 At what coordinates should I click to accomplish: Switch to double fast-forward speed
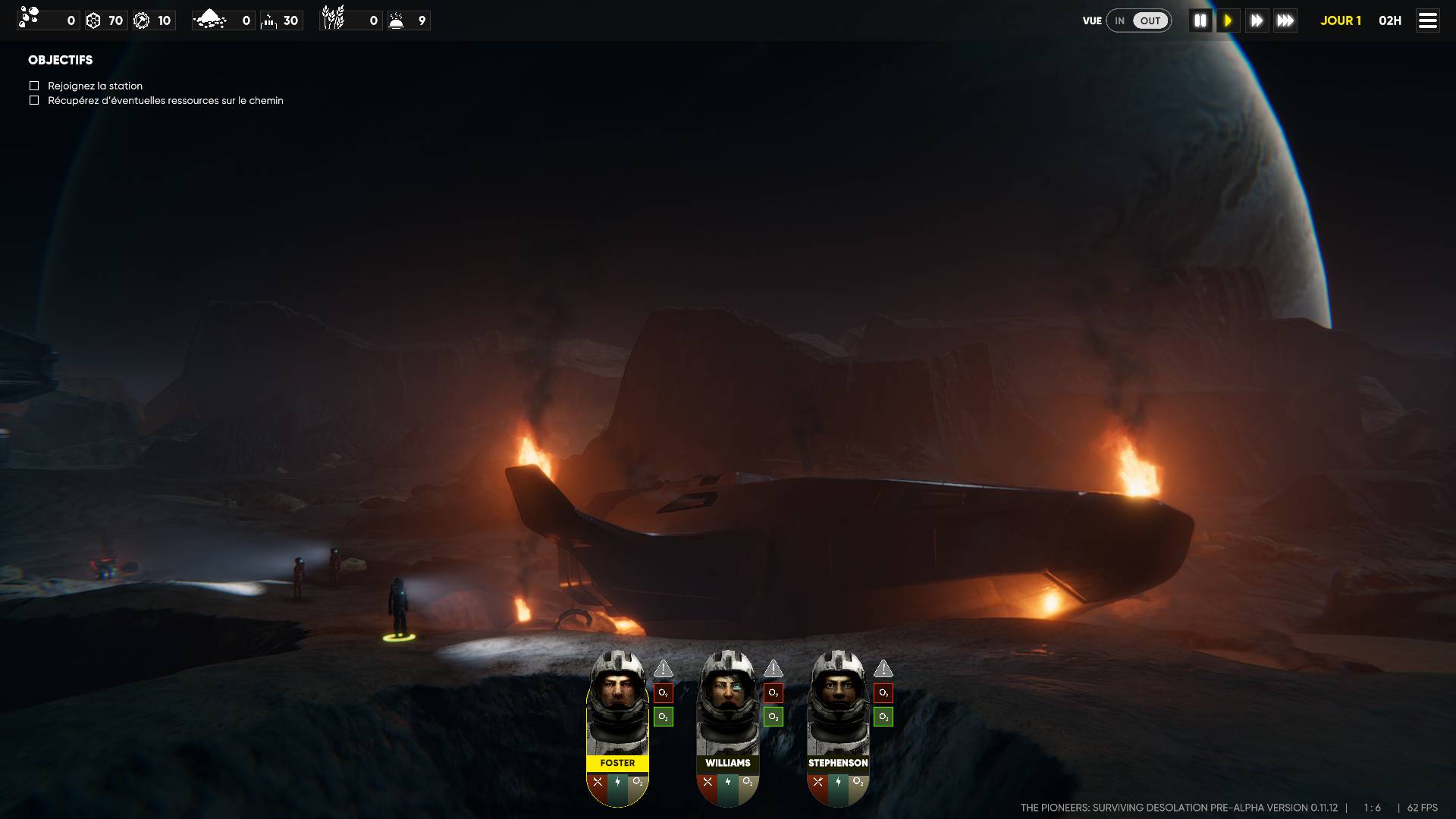(x=1257, y=20)
